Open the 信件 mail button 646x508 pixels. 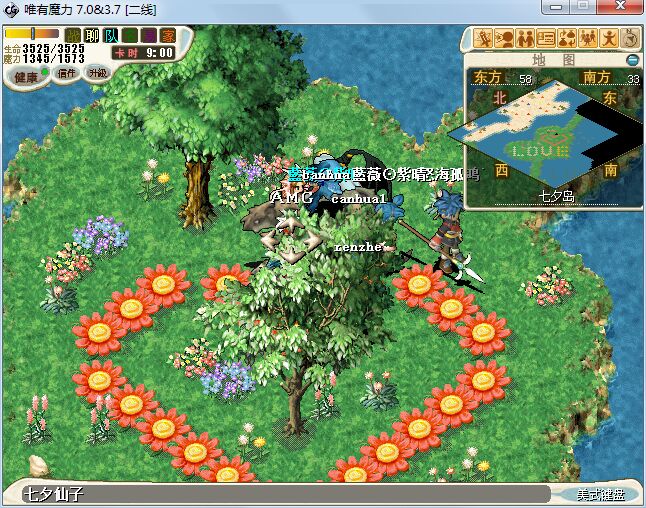(x=68, y=73)
